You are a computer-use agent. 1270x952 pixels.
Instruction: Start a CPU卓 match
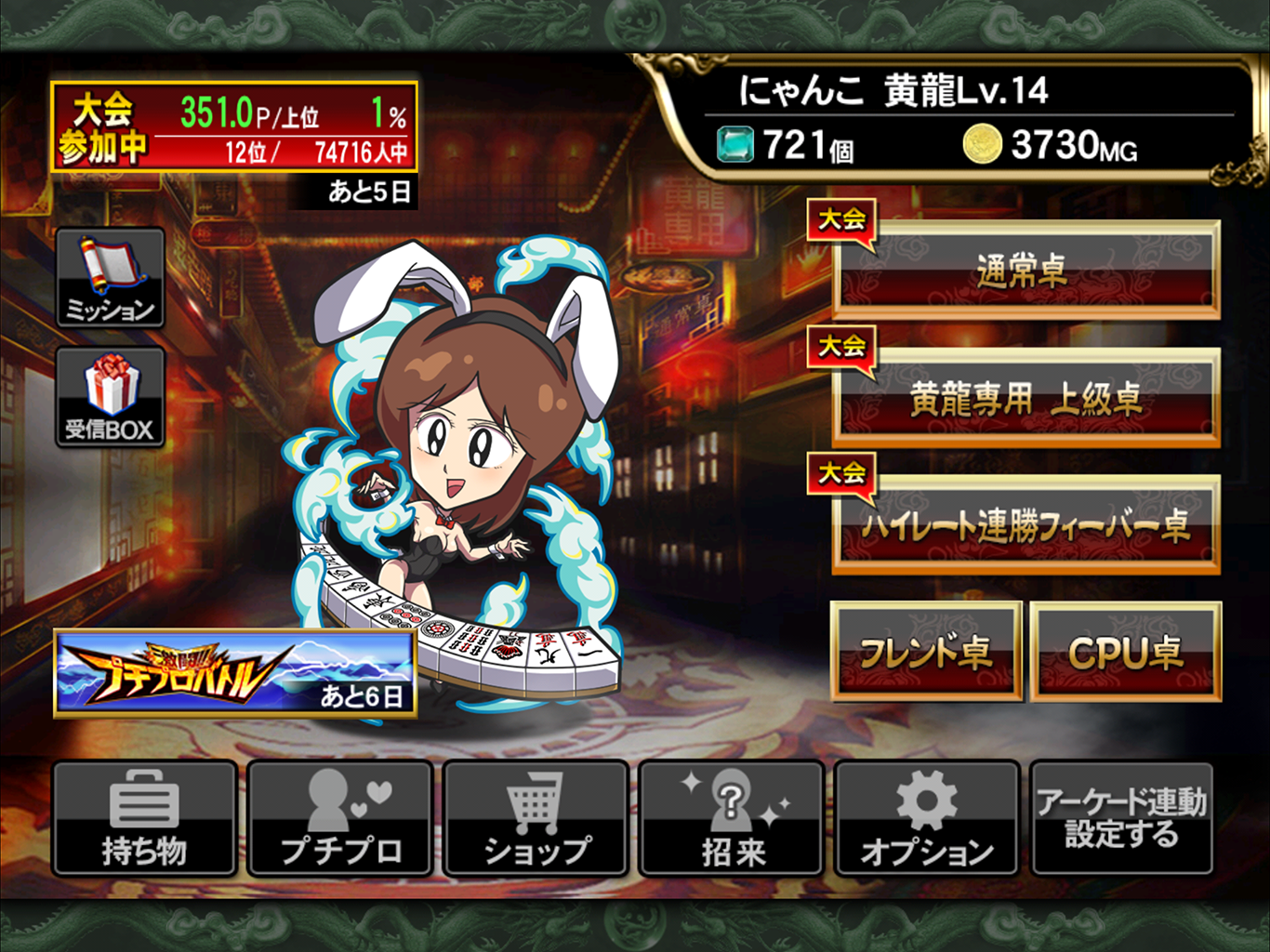click(1125, 651)
